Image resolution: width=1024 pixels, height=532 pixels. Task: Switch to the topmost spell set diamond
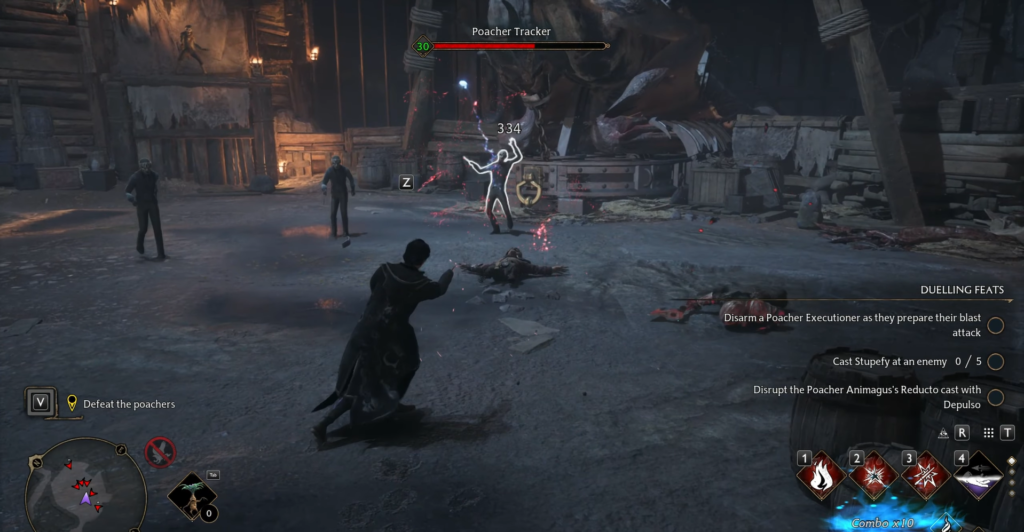point(1011,461)
